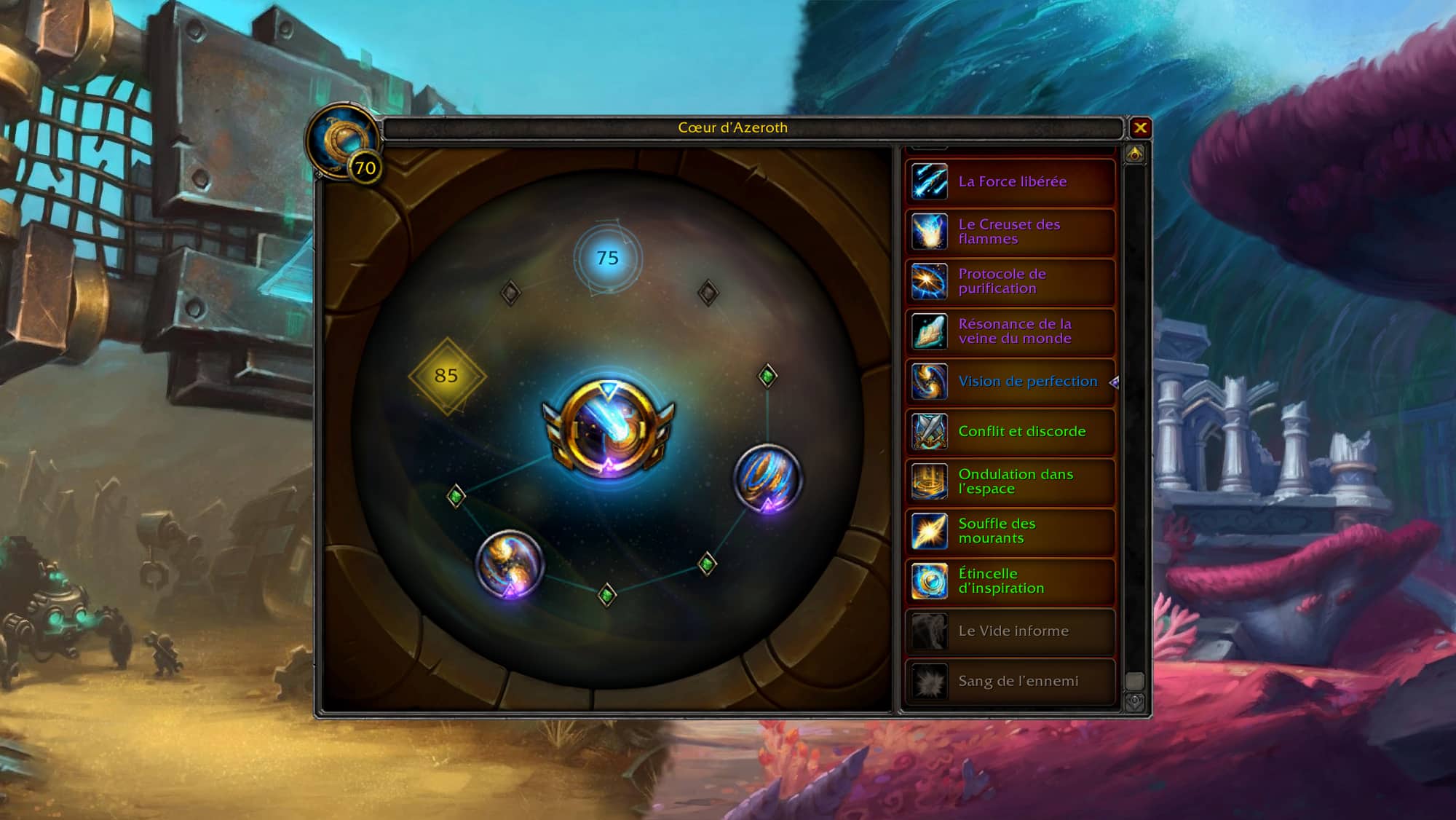Choose the Vision de perfection essence
This screenshot has width=1456, height=820.
(x=1010, y=381)
